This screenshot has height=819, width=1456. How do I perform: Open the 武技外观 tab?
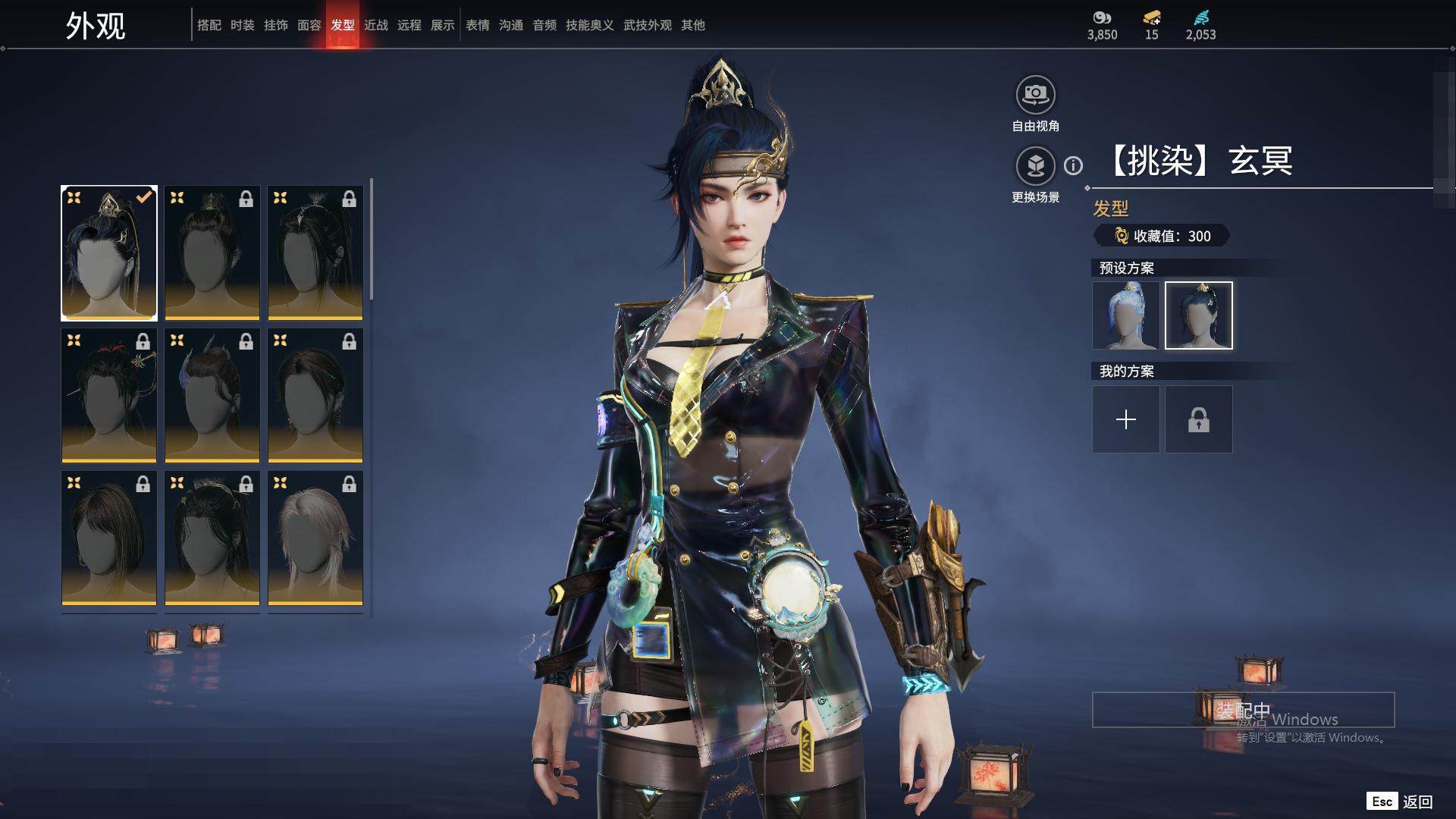[647, 25]
